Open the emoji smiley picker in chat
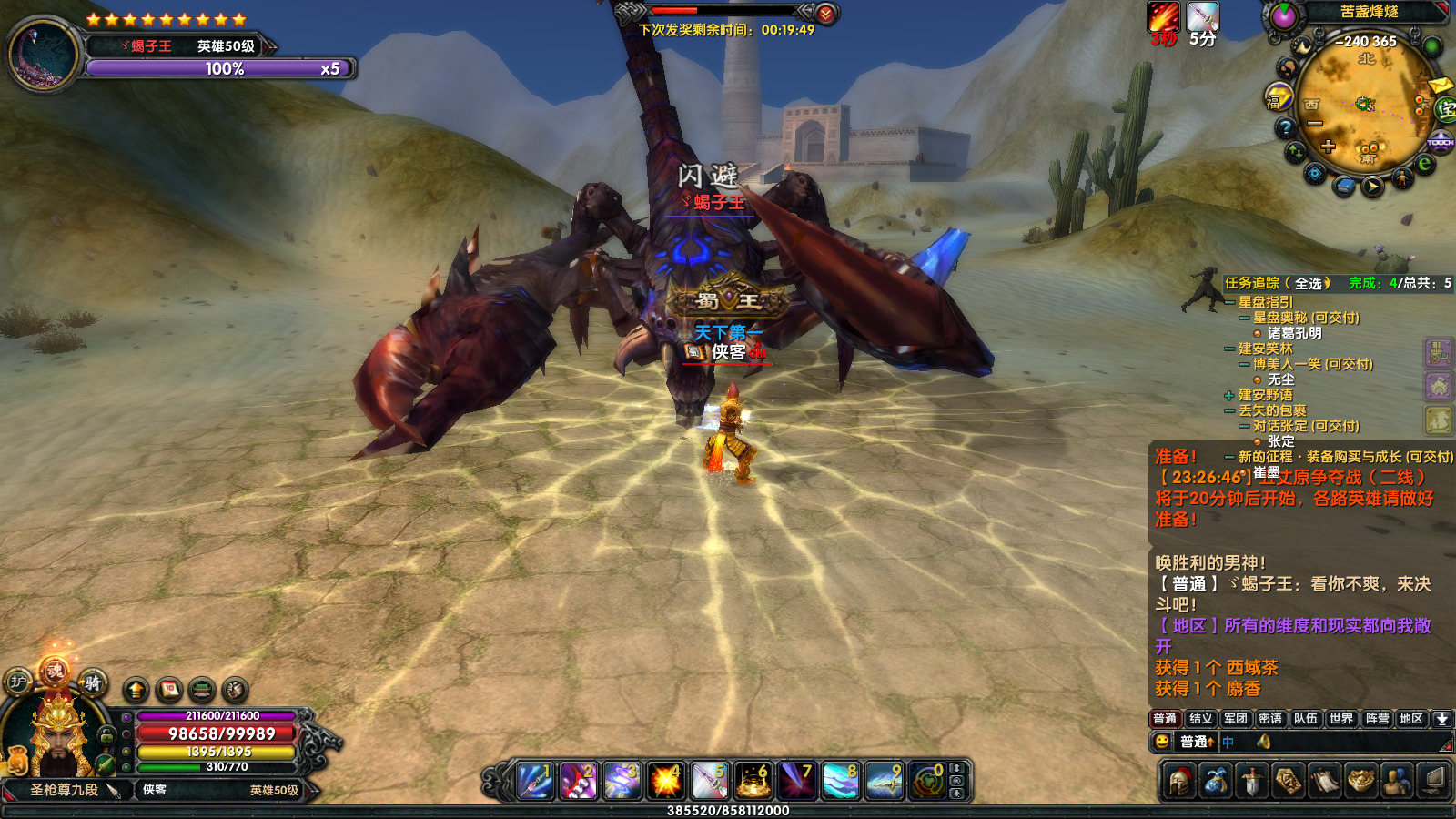Image resolution: width=1456 pixels, height=819 pixels. coord(1162,743)
